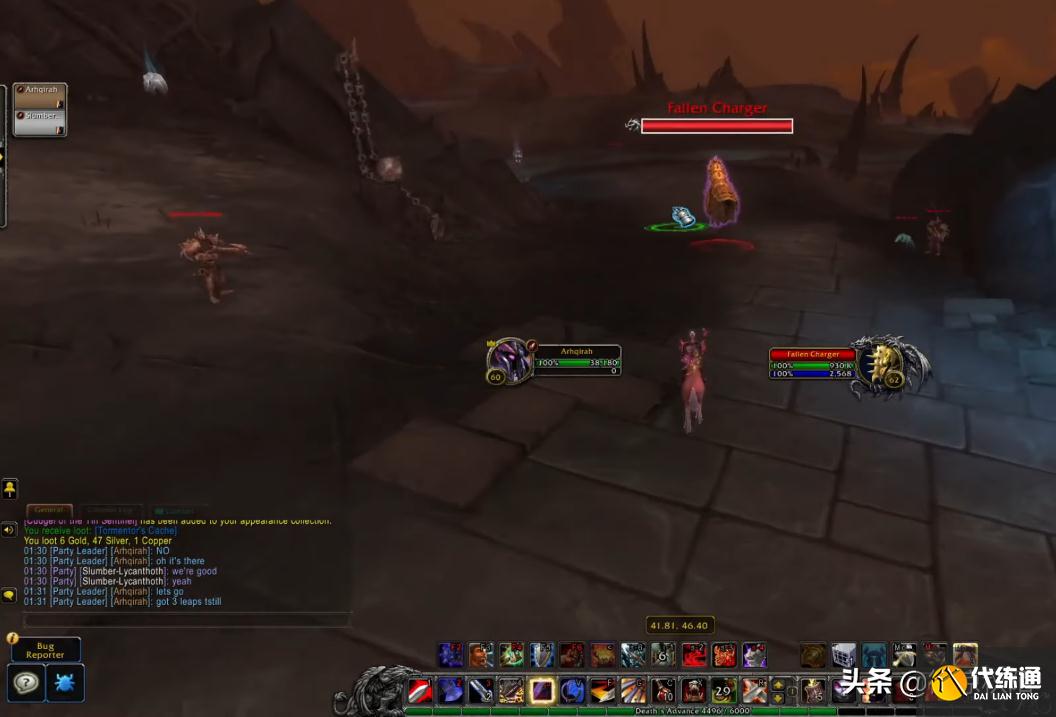1056x717 pixels.
Task: Switch to the General chat tab
Action: point(48,511)
